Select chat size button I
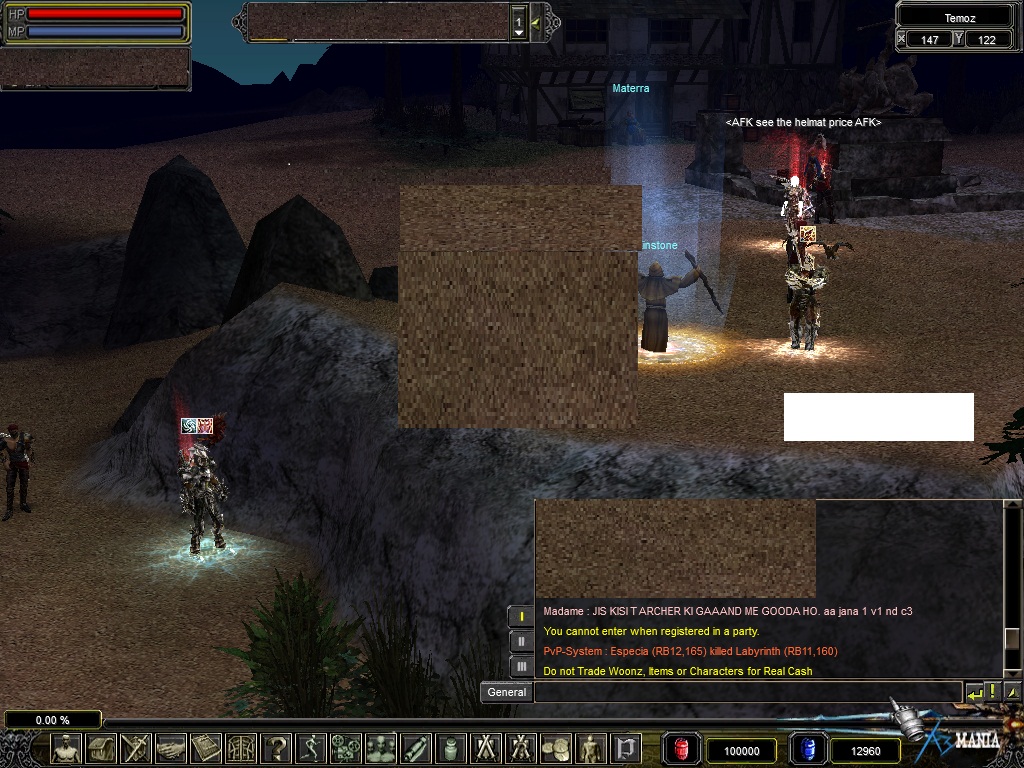1024x768 pixels. pyautogui.click(x=521, y=616)
